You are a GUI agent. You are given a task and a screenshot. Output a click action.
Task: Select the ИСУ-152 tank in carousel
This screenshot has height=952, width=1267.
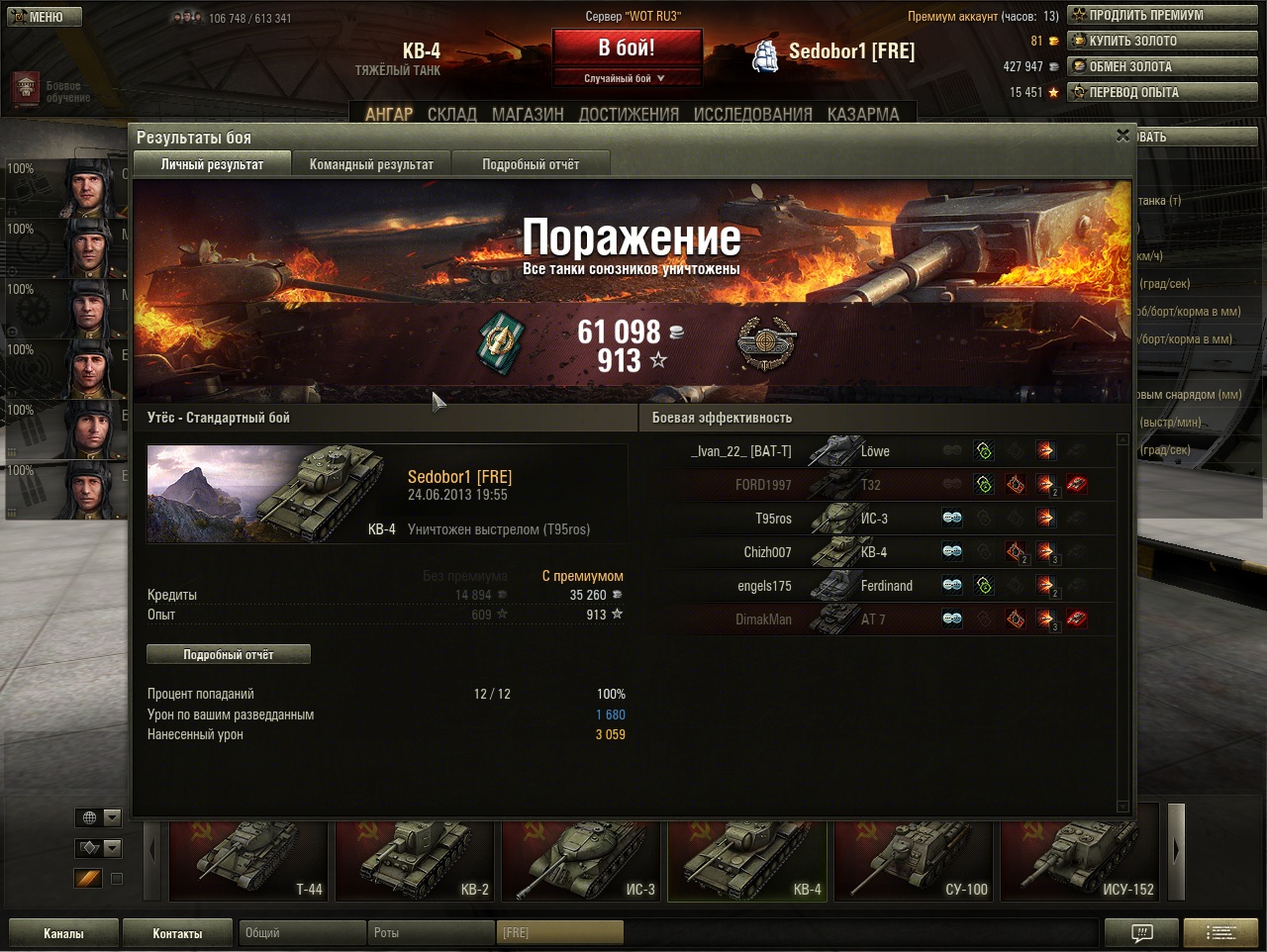coord(1079,861)
